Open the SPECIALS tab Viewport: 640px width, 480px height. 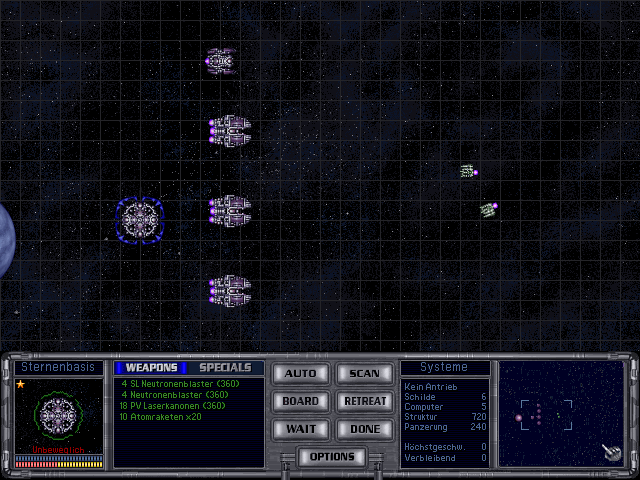point(225,367)
